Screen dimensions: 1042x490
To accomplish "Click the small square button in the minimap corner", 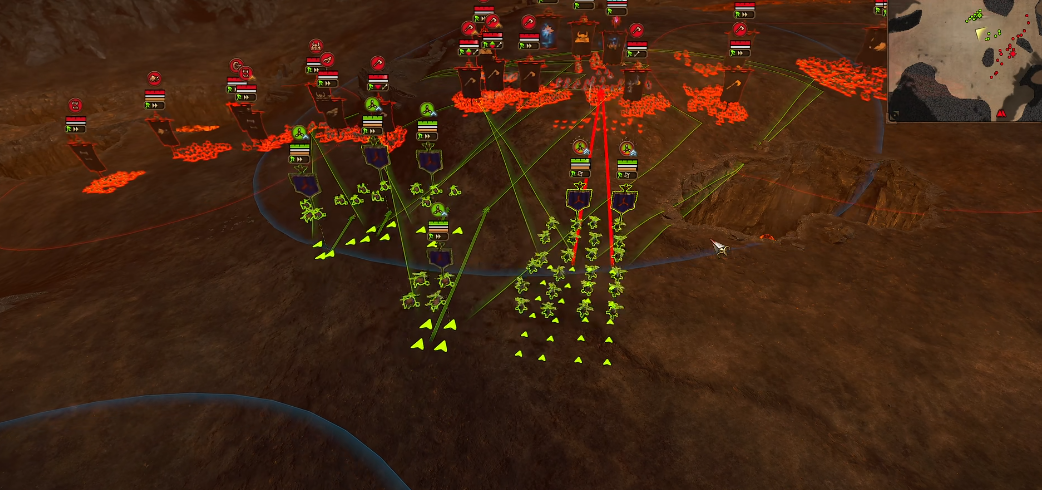I will pyautogui.click(x=894, y=116).
